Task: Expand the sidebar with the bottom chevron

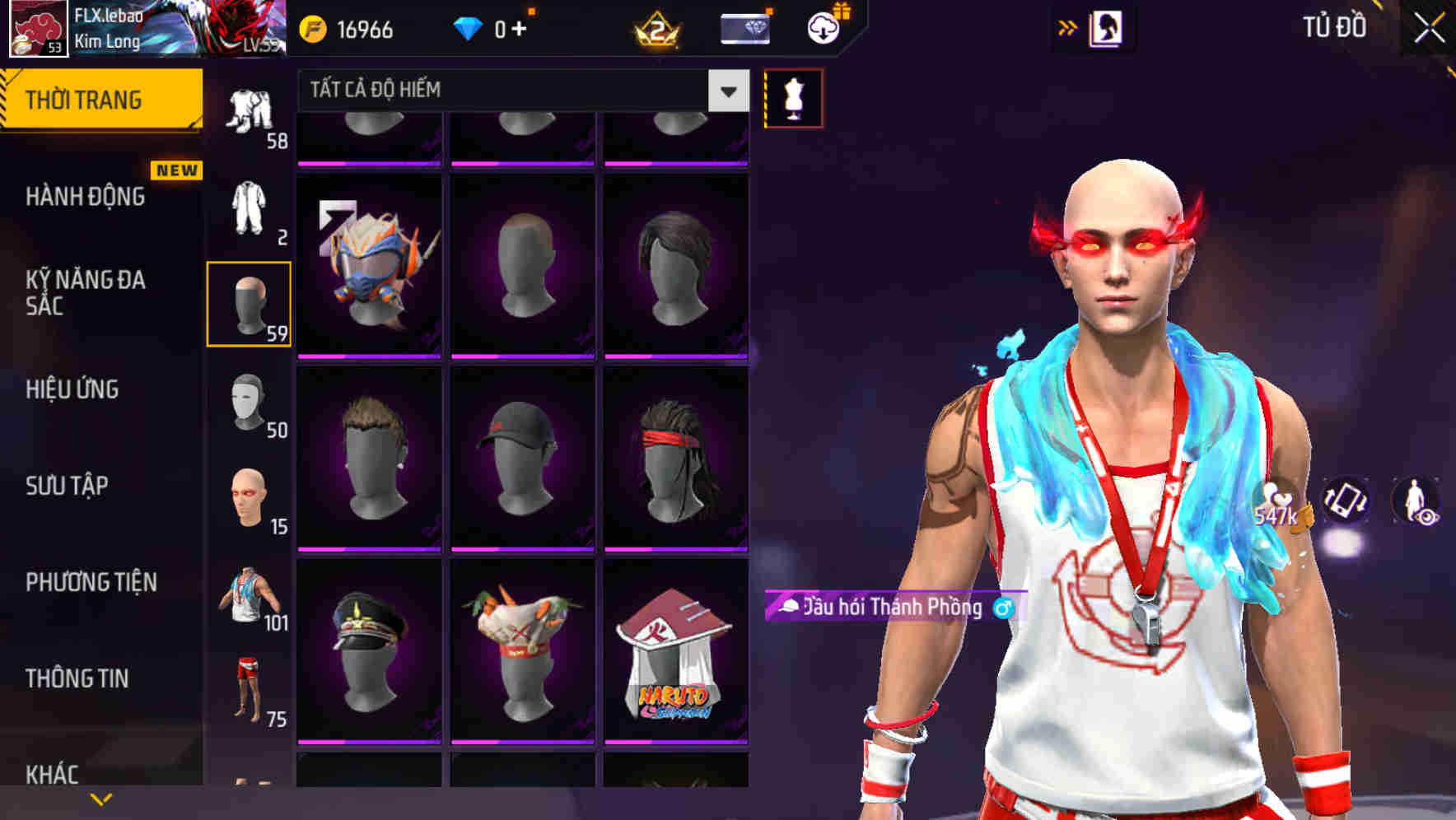Action: [101, 798]
